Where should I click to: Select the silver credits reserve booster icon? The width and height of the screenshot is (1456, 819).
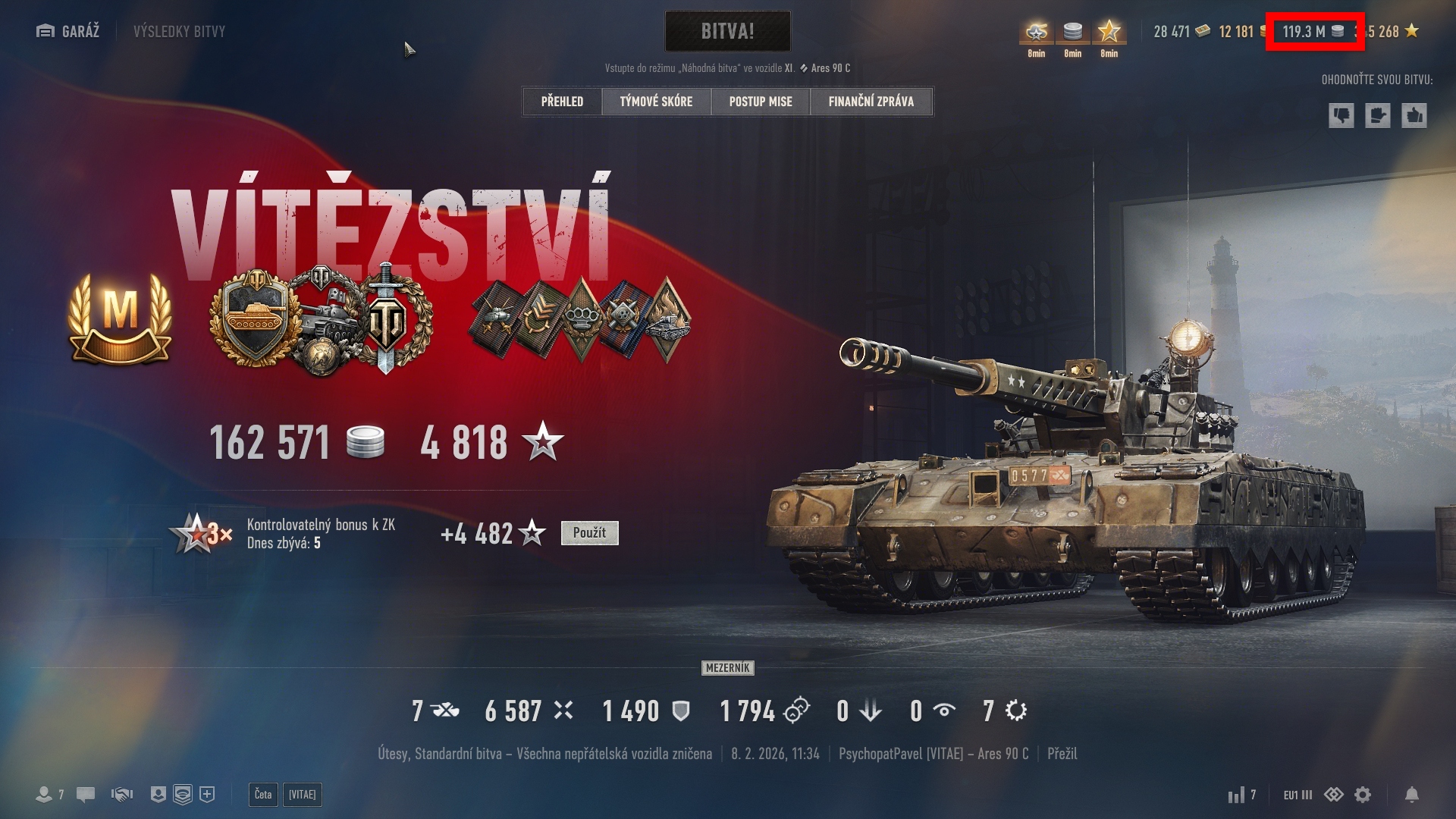click(1072, 33)
